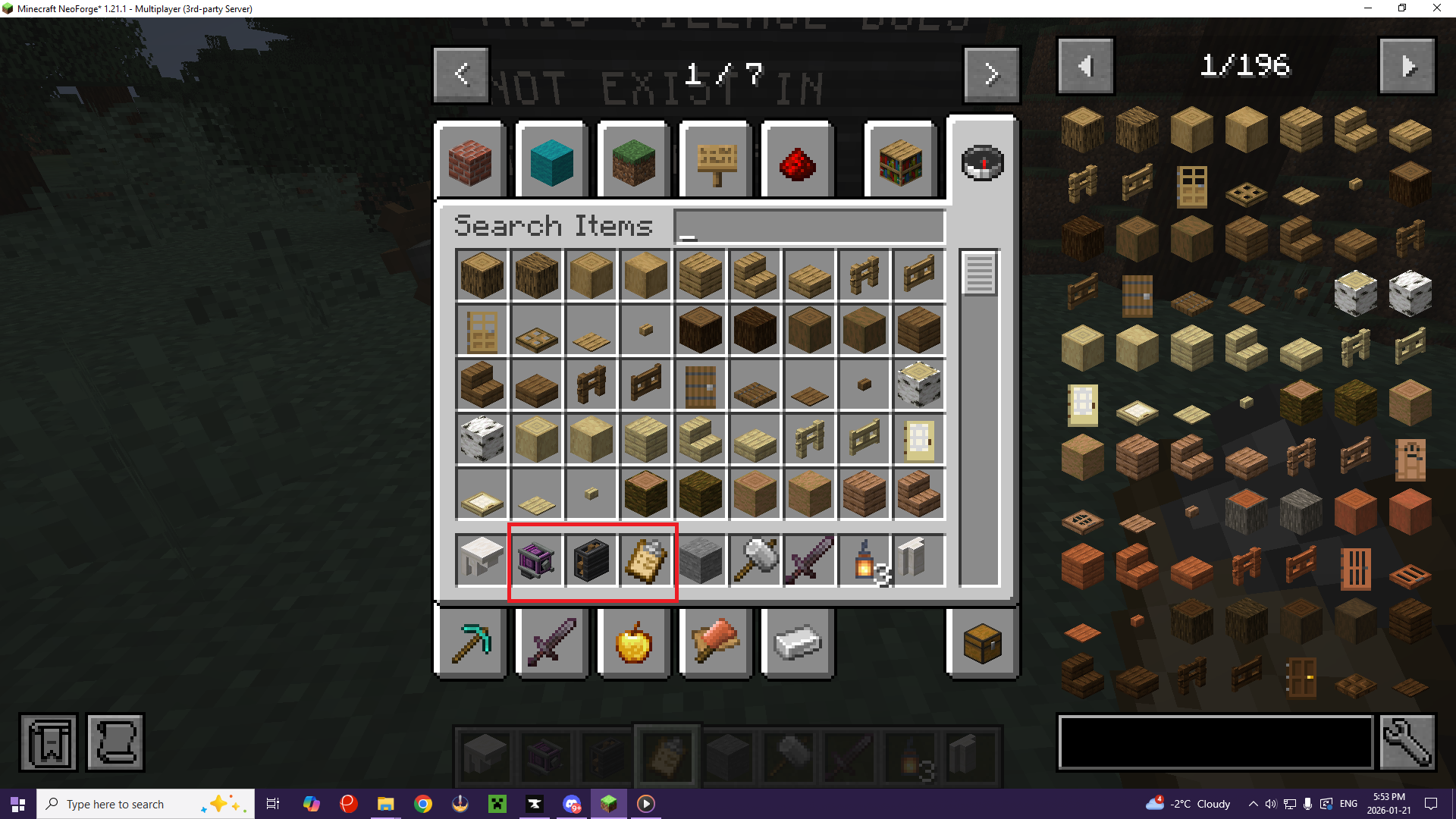Select the netherite pickaxe hotbar slot

point(470,642)
